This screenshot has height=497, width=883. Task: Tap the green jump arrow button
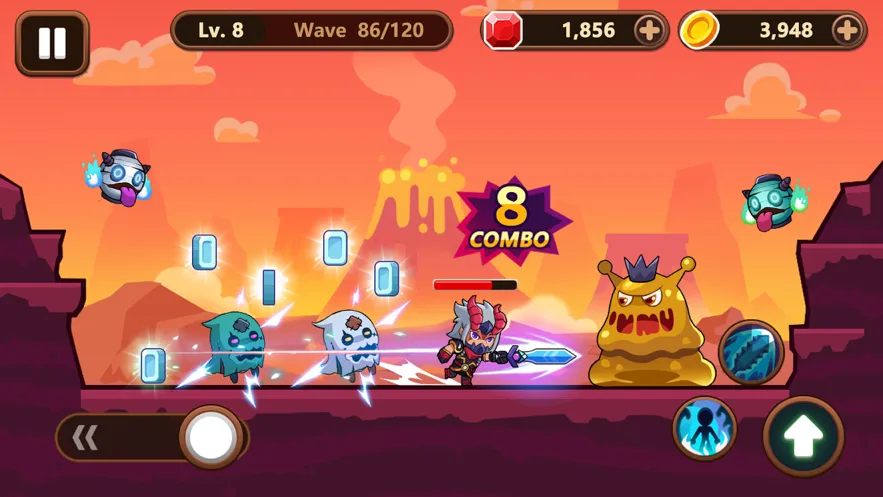coord(804,436)
